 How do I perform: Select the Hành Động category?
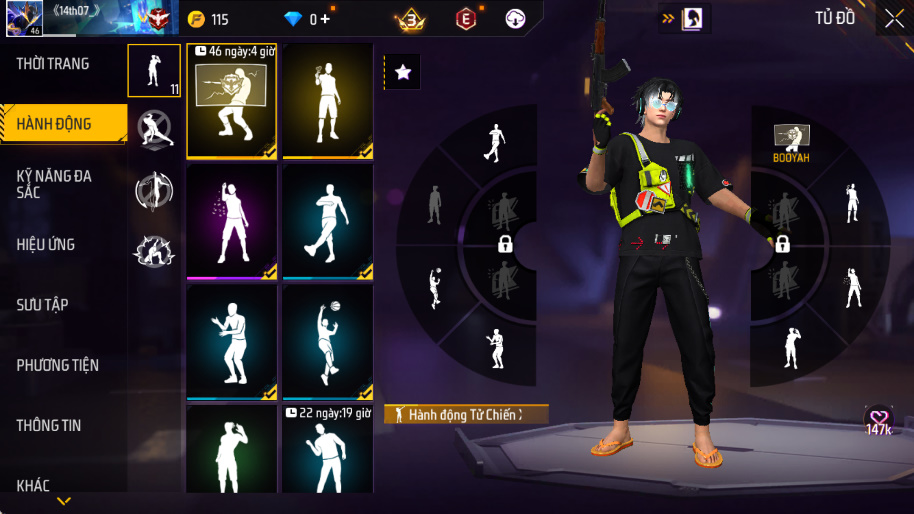(x=55, y=124)
